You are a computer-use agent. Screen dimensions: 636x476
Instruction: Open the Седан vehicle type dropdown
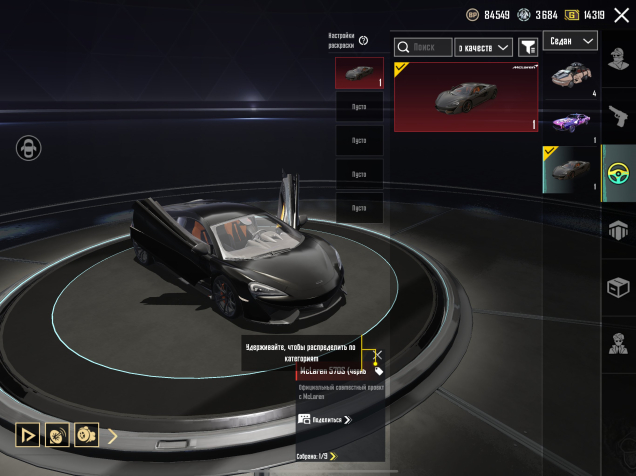pos(570,41)
